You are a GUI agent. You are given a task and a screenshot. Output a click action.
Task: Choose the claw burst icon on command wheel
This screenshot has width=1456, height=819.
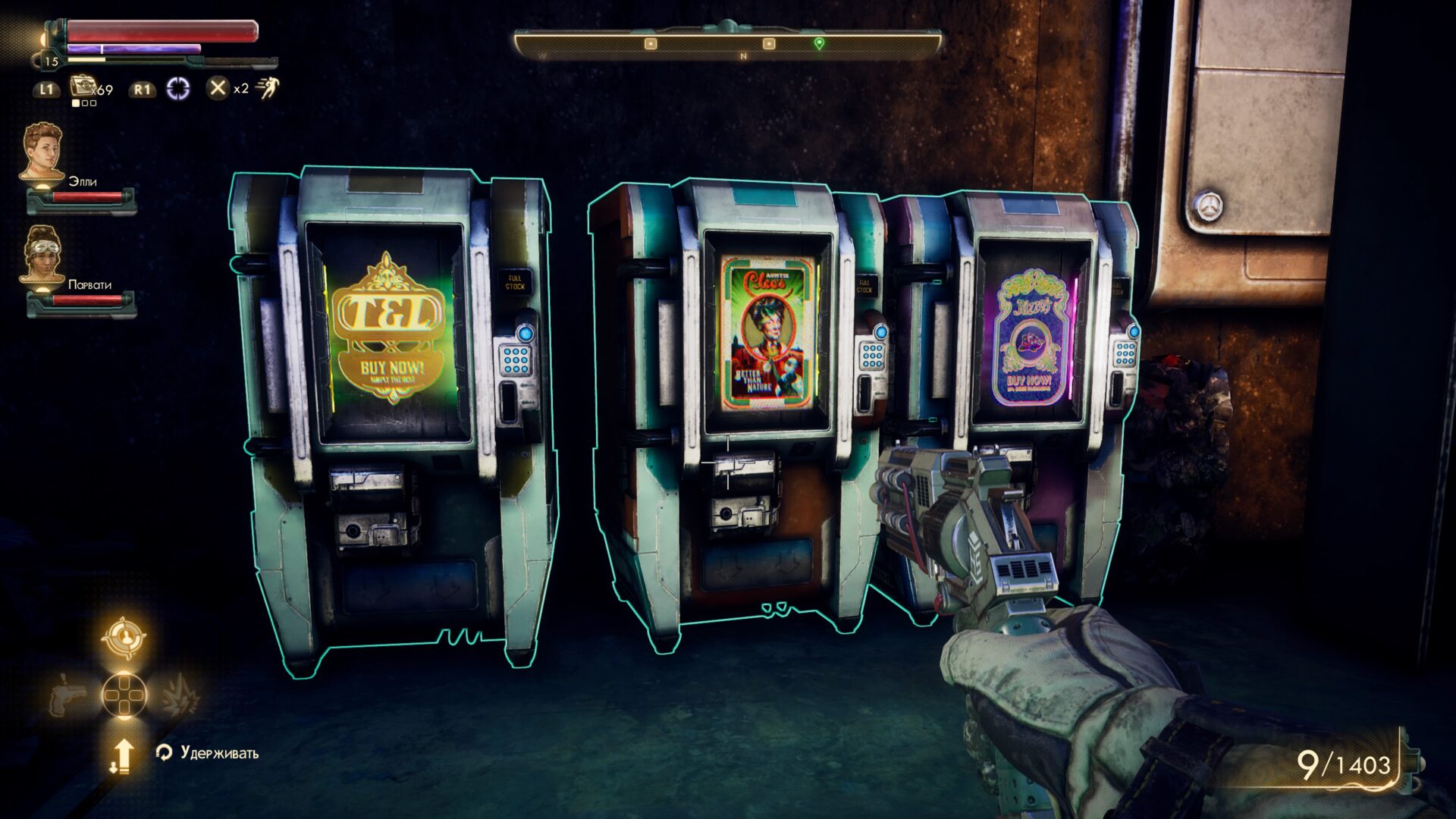point(179,695)
